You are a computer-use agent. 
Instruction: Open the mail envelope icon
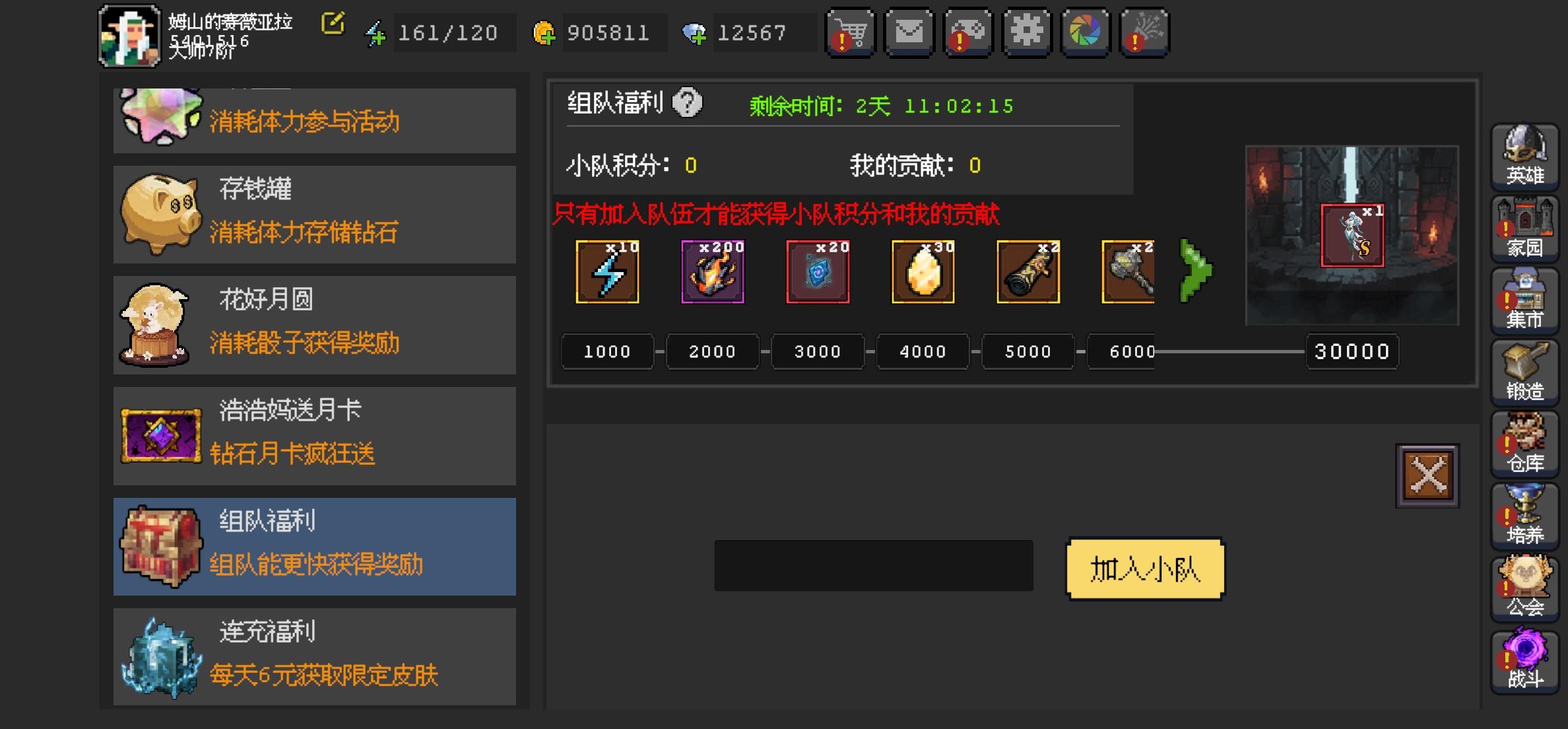pyautogui.click(x=908, y=32)
